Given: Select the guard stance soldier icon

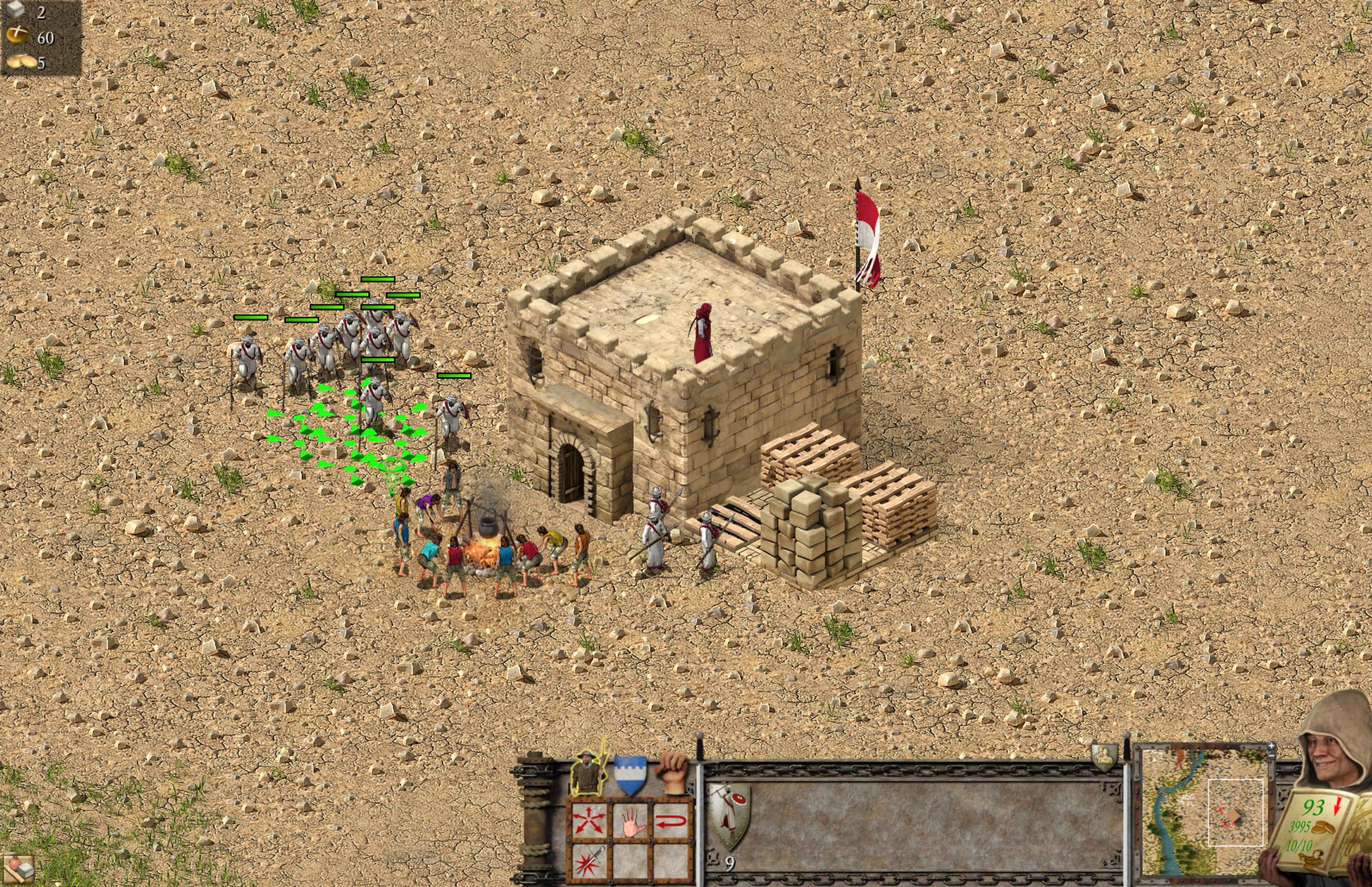Looking at the screenshot, I should pyautogui.click(x=588, y=771).
